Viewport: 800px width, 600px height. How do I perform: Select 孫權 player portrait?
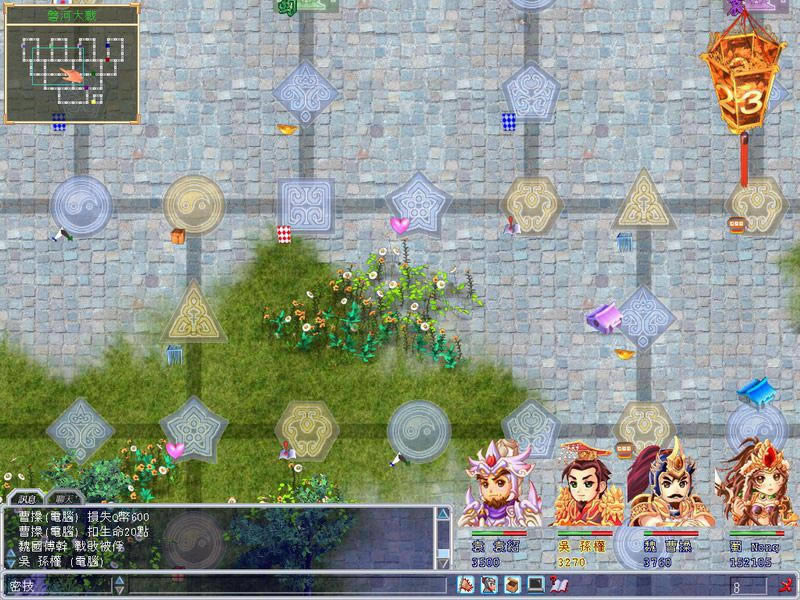585,490
